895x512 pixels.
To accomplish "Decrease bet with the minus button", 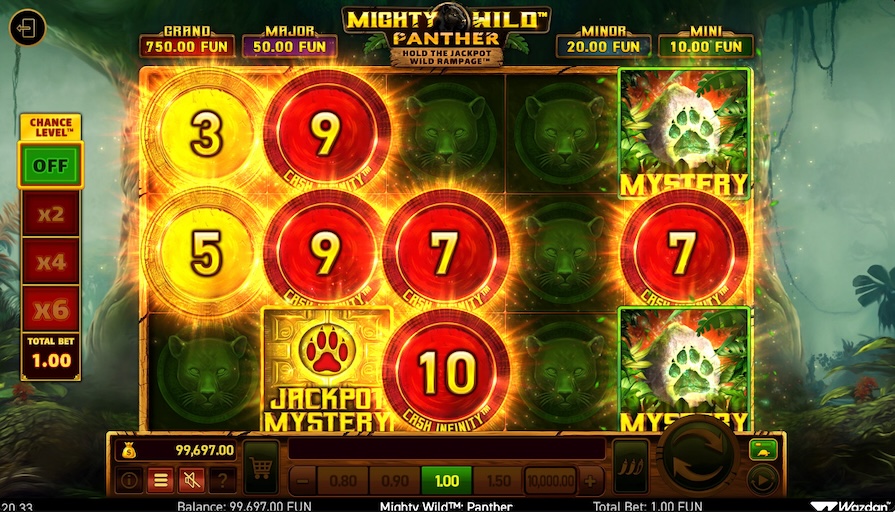I will [x=301, y=480].
